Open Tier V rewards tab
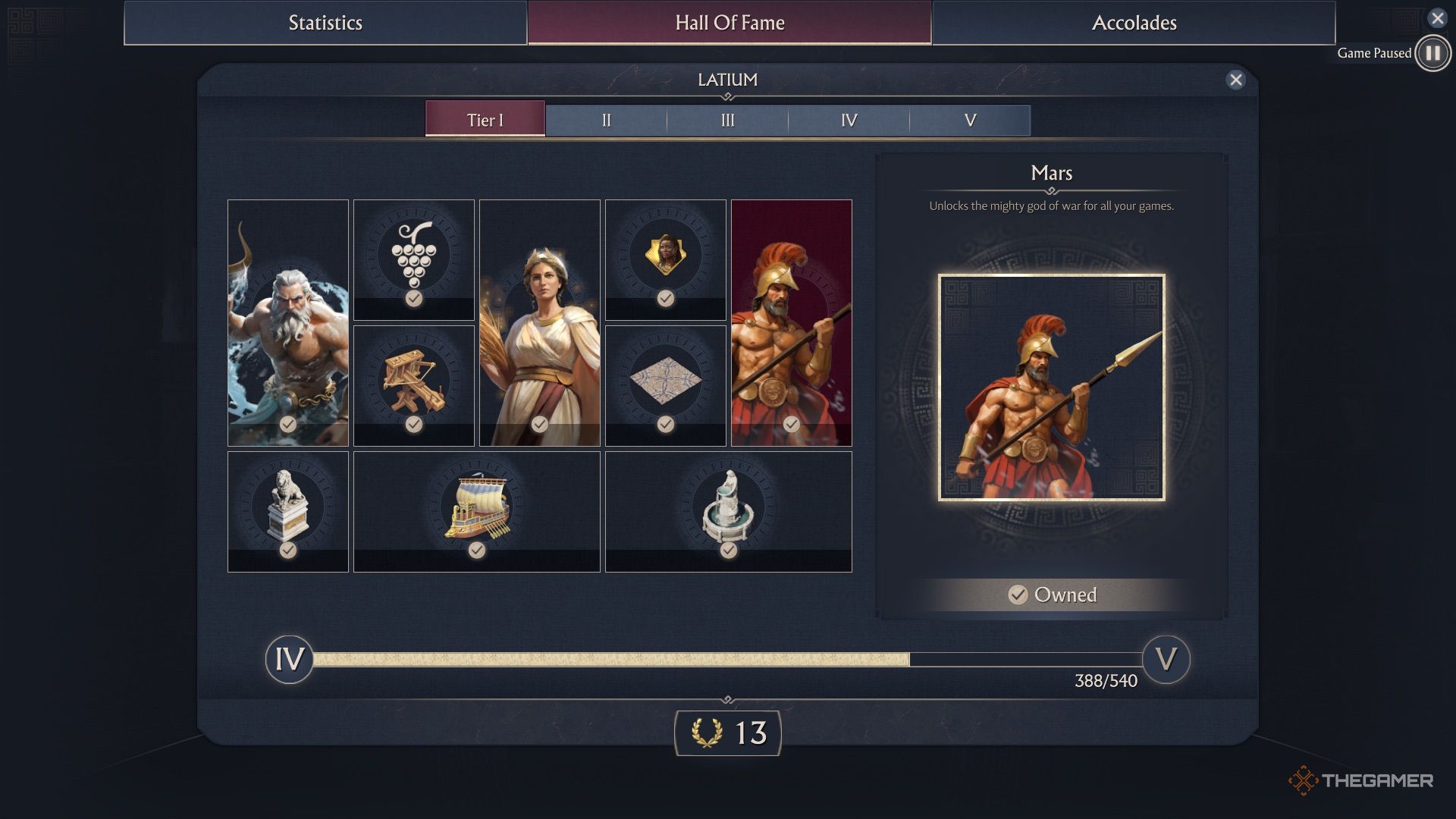Image resolution: width=1456 pixels, height=819 pixels. click(970, 121)
